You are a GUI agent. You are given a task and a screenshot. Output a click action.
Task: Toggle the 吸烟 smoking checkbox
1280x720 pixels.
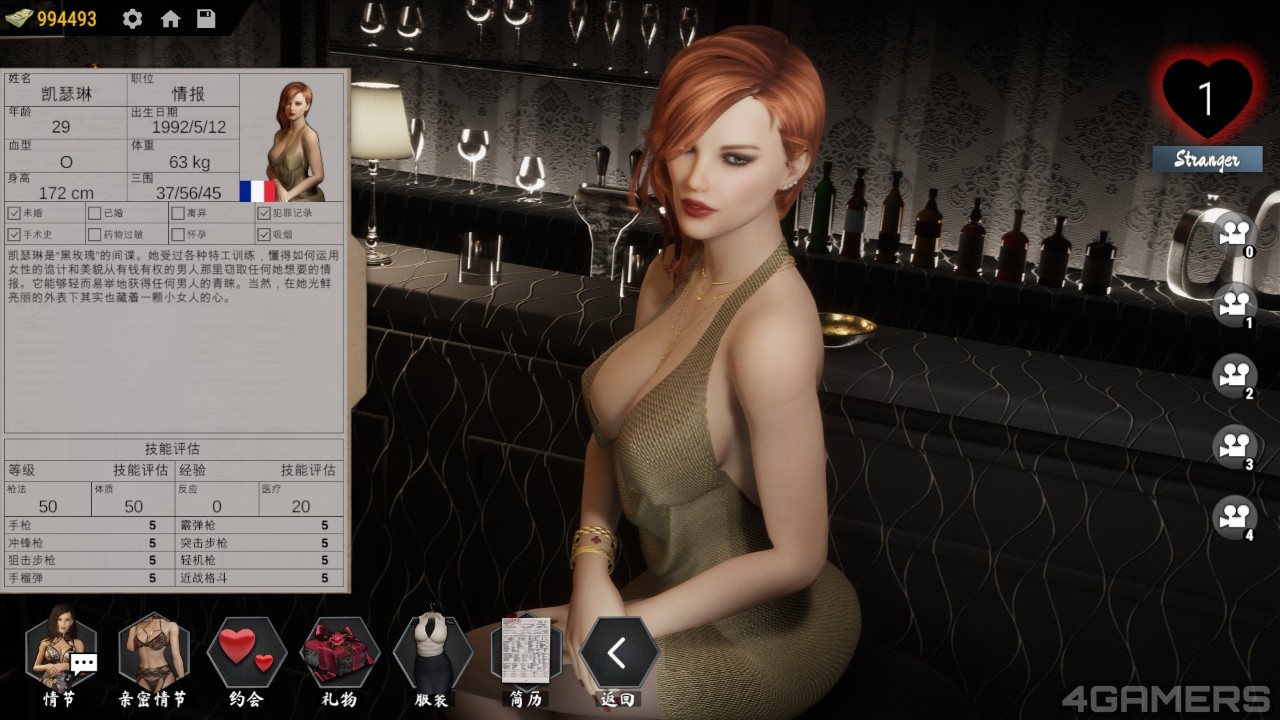264,235
